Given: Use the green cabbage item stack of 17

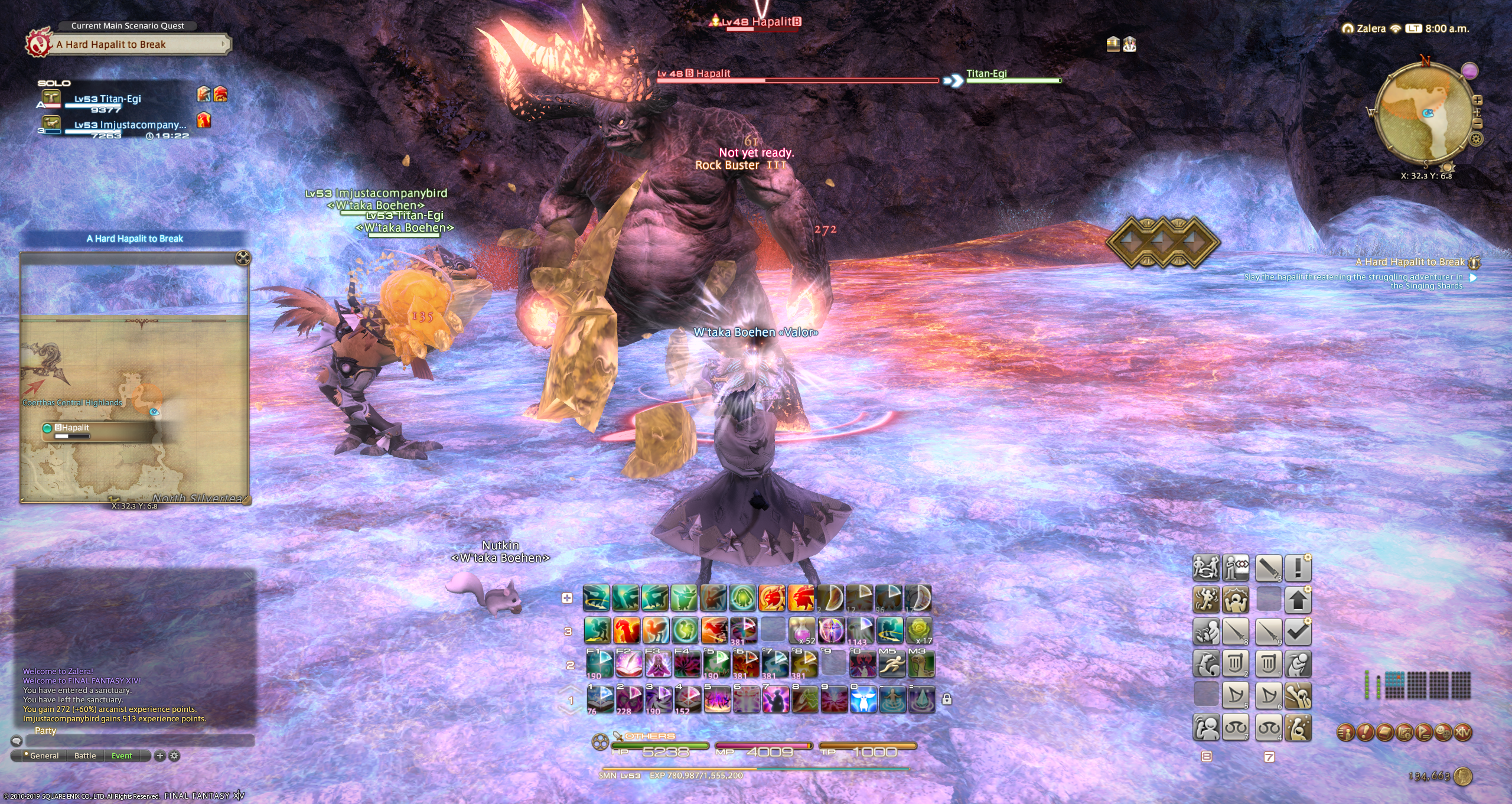Looking at the screenshot, I should 919,630.
